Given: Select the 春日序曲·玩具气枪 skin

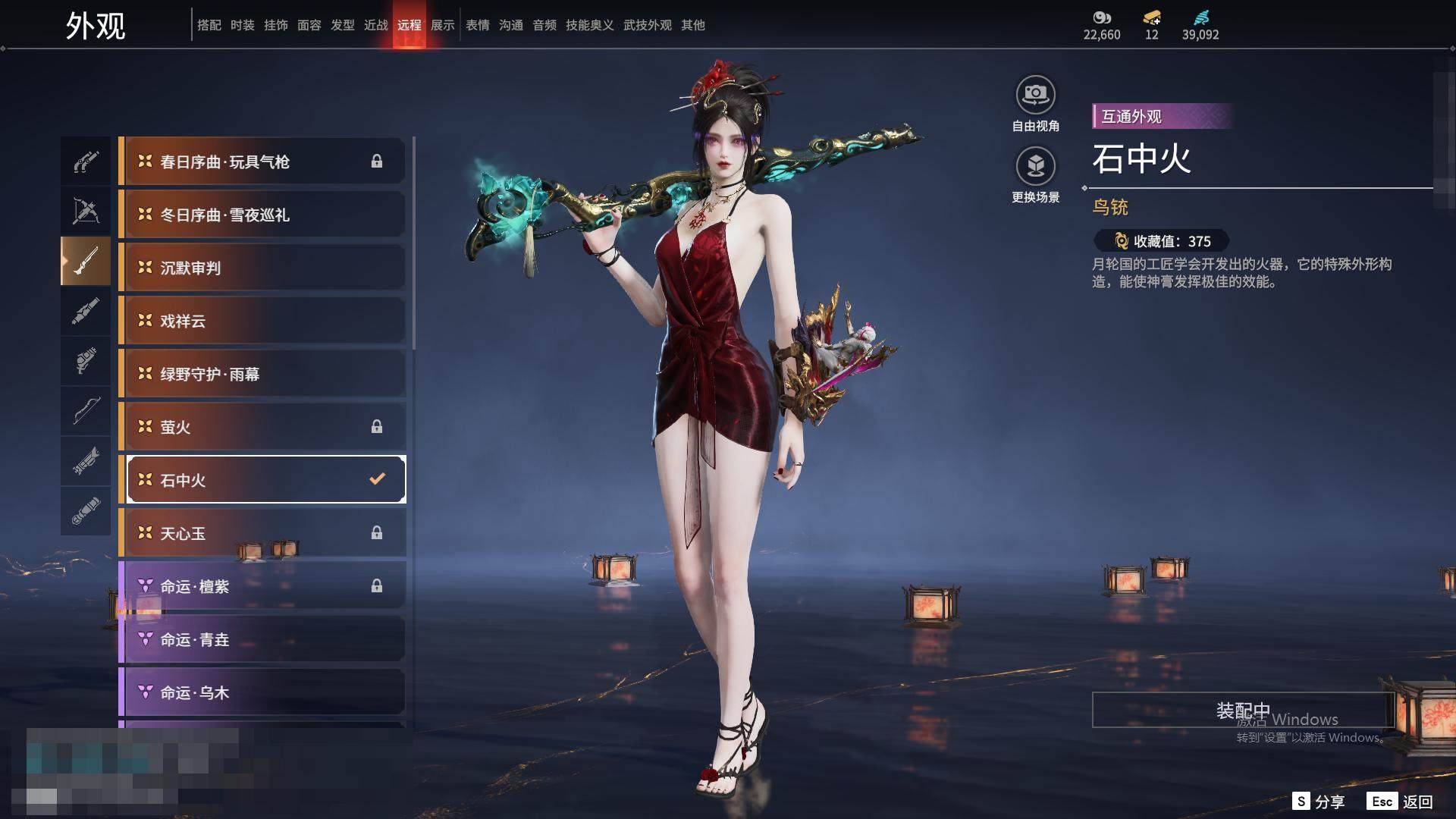Looking at the screenshot, I should (x=263, y=162).
